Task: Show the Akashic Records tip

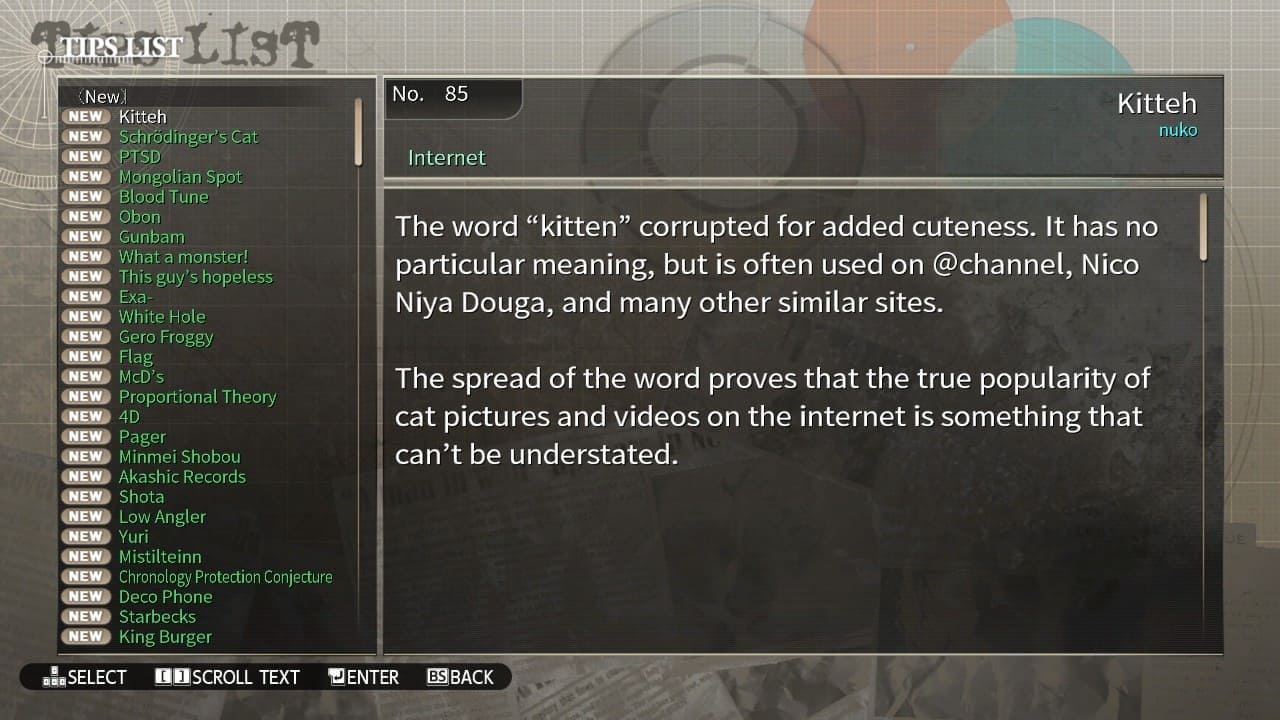Action: click(182, 477)
